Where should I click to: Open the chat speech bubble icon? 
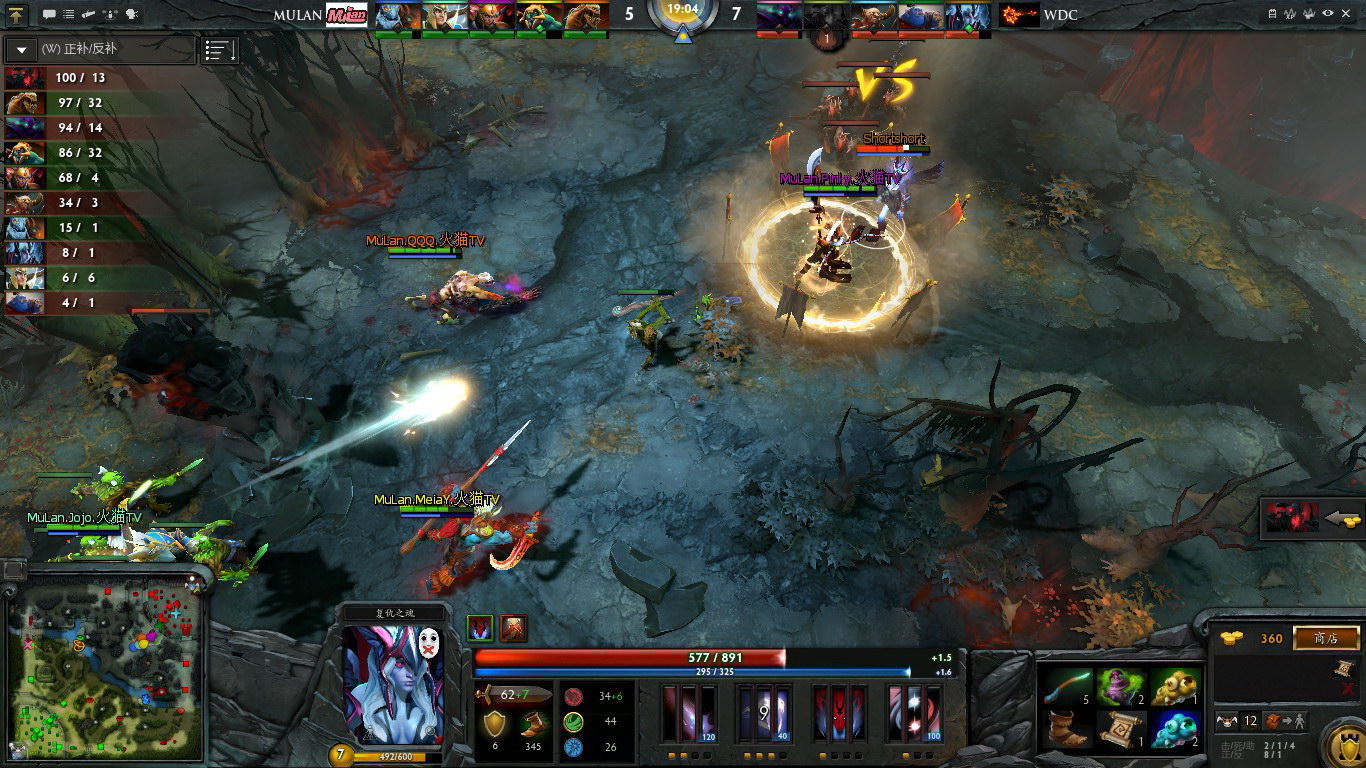point(49,15)
